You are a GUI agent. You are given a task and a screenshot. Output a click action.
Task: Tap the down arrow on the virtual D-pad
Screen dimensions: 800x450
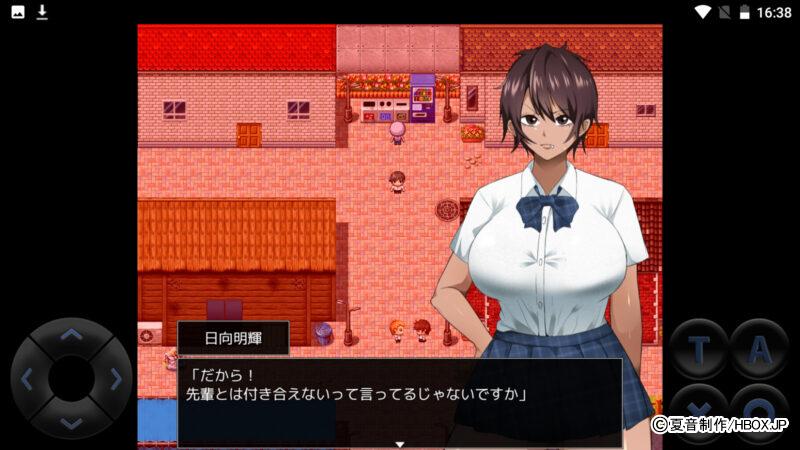coord(71,422)
